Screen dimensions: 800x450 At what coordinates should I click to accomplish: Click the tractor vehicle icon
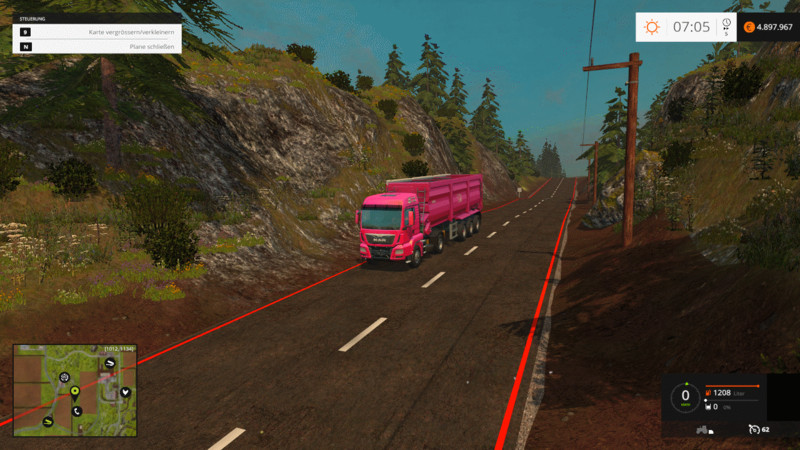(703, 429)
